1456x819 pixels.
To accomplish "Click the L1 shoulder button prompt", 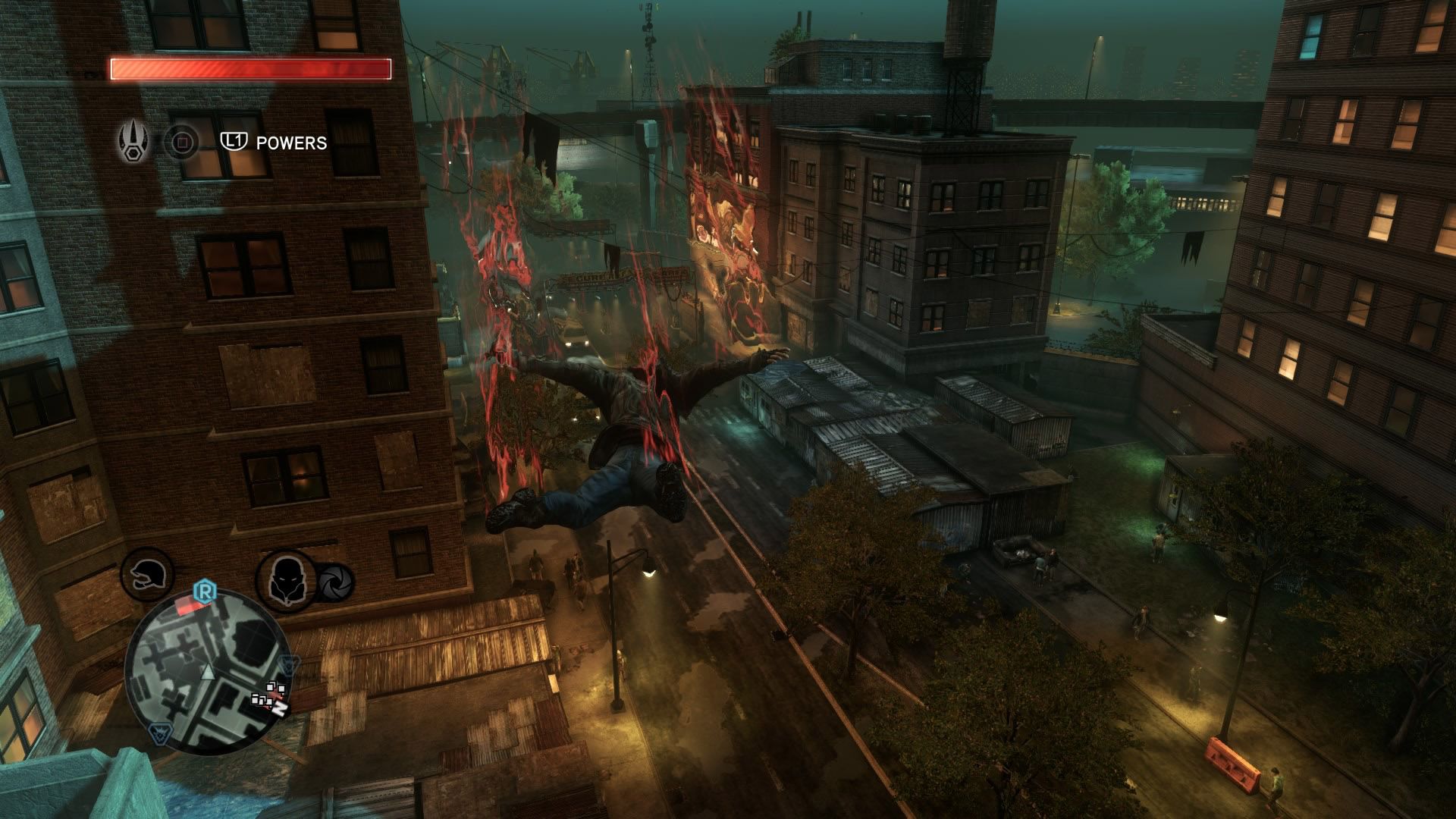I will click(x=234, y=141).
